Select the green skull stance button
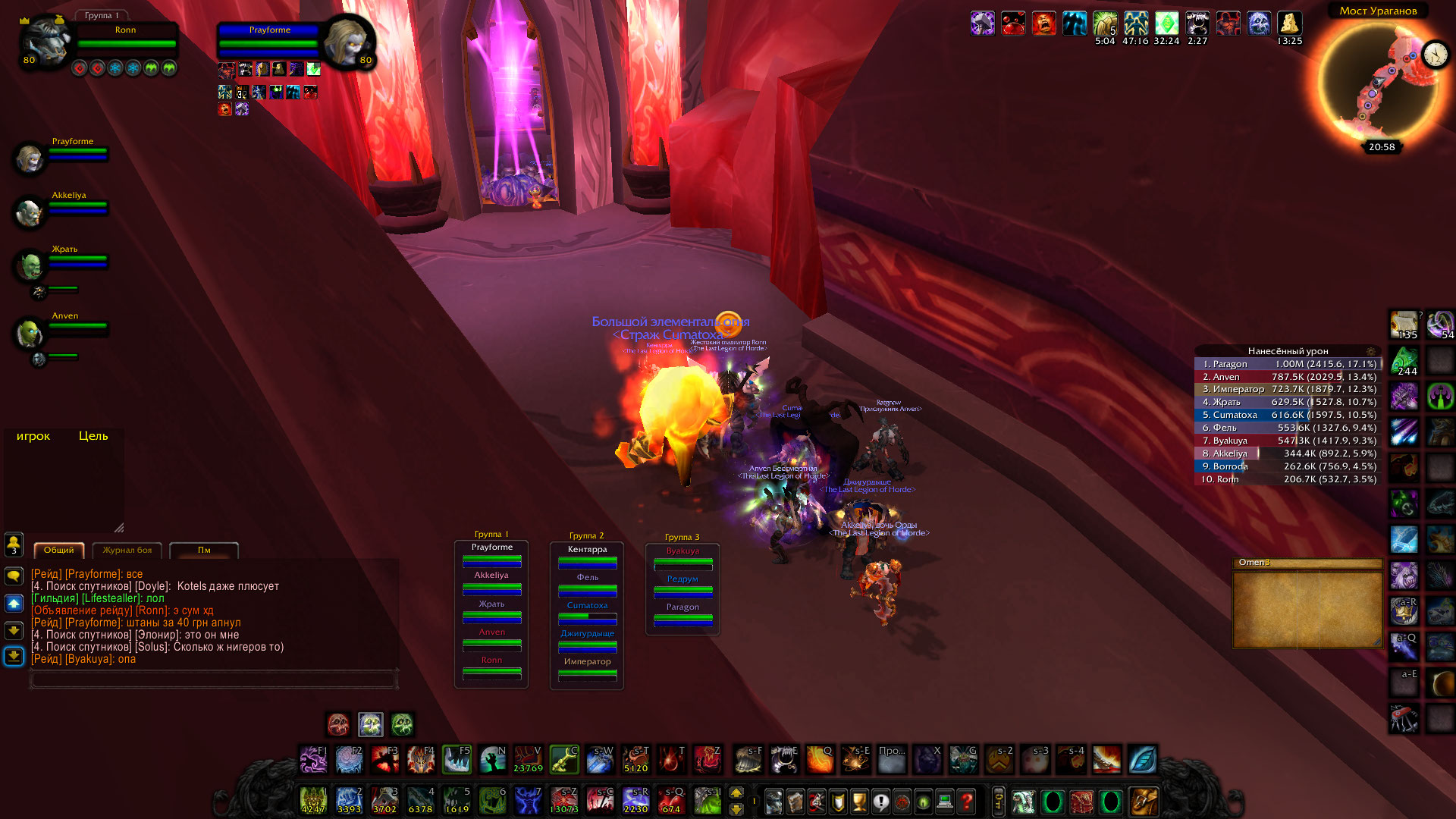This screenshot has width=1456, height=819. [x=402, y=725]
